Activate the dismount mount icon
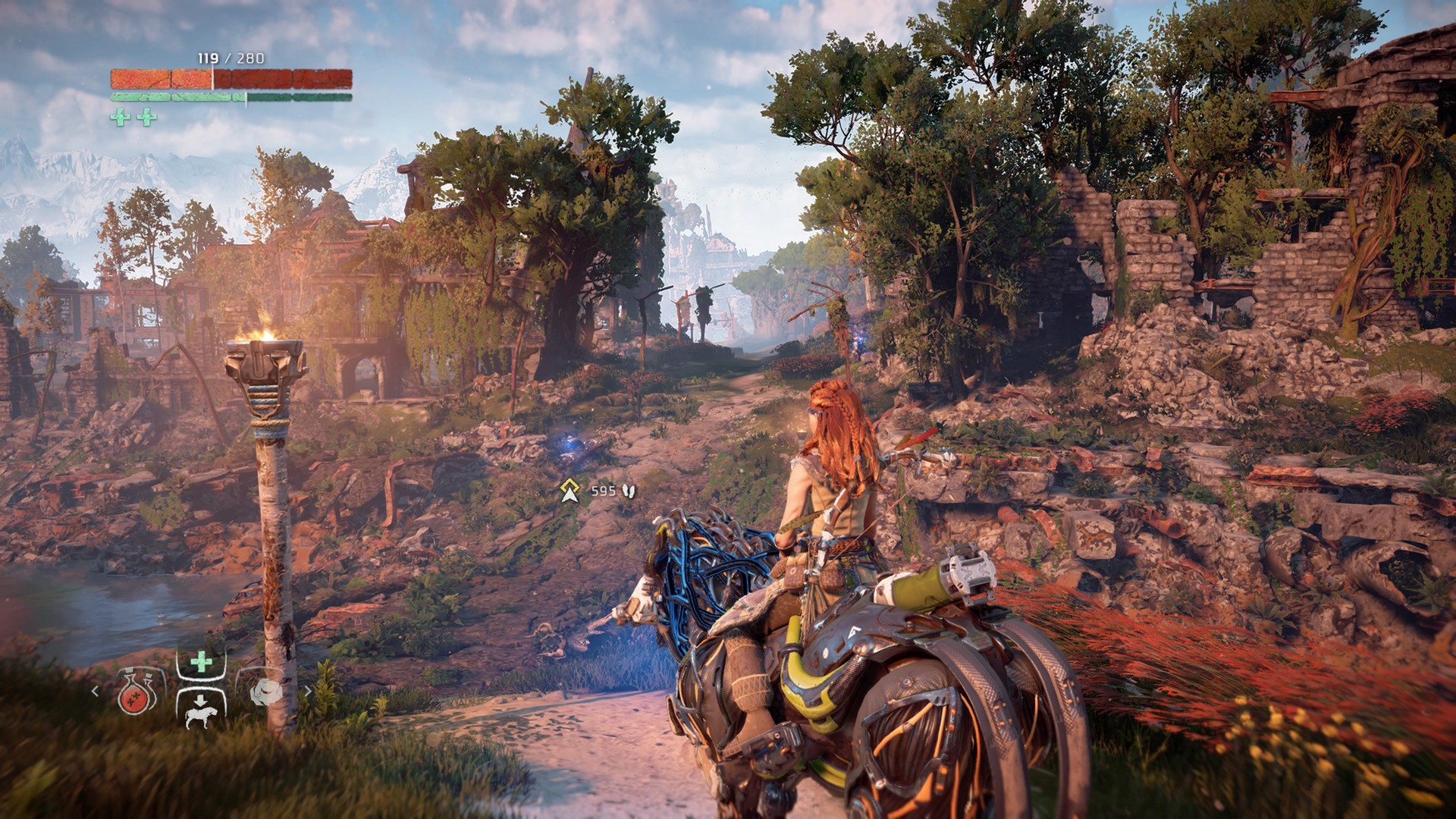1456x819 pixels. 201,709
